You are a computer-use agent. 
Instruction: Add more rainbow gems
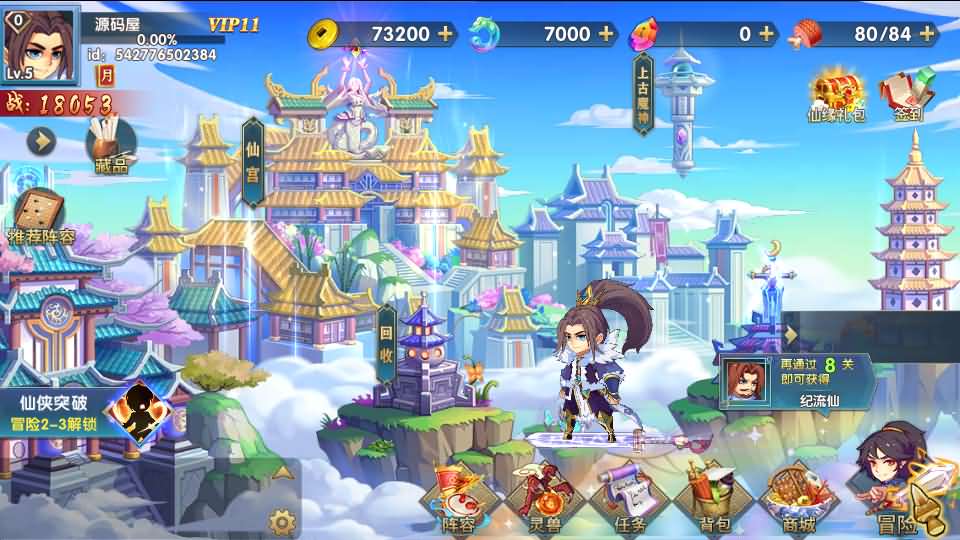click(767, 34)
